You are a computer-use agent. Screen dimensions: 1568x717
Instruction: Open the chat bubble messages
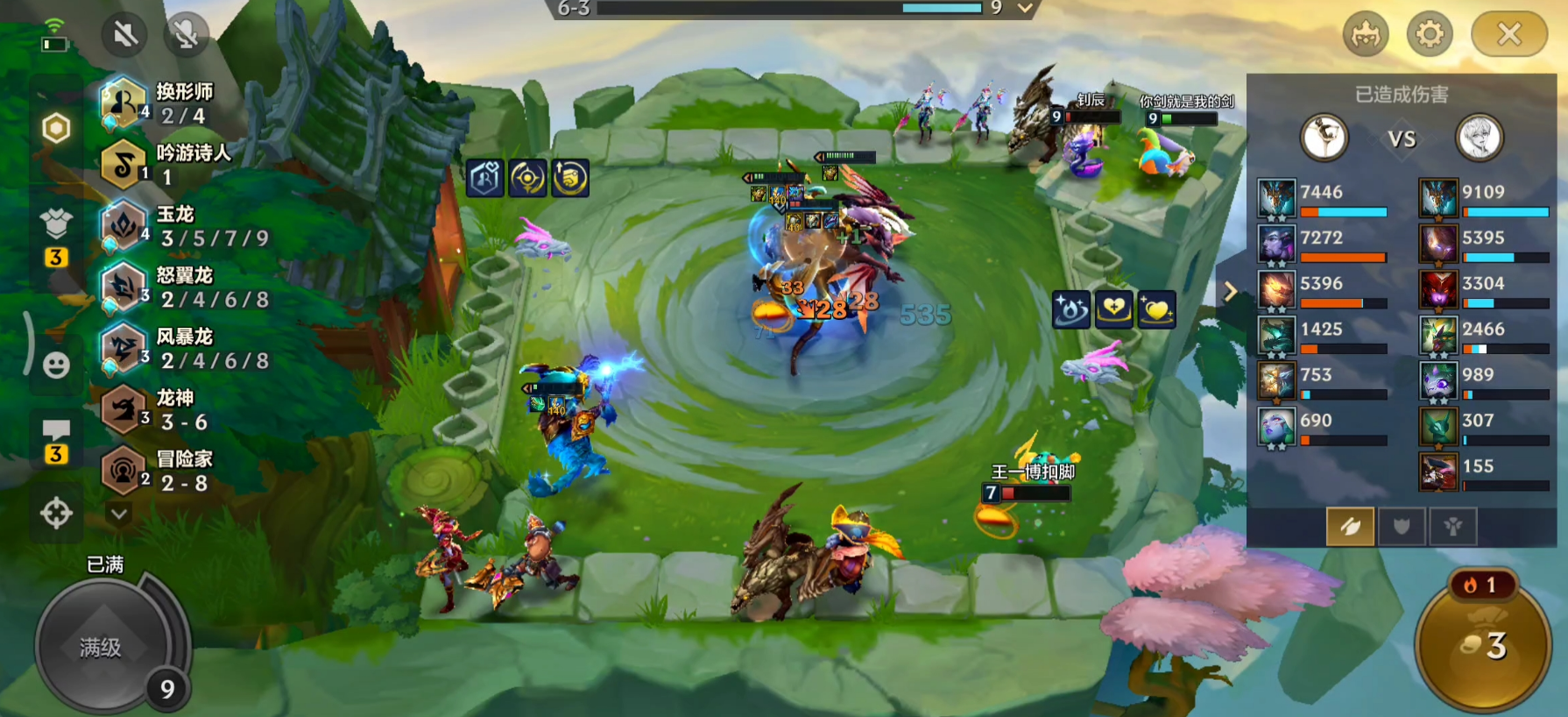click(x=56, y=430)
